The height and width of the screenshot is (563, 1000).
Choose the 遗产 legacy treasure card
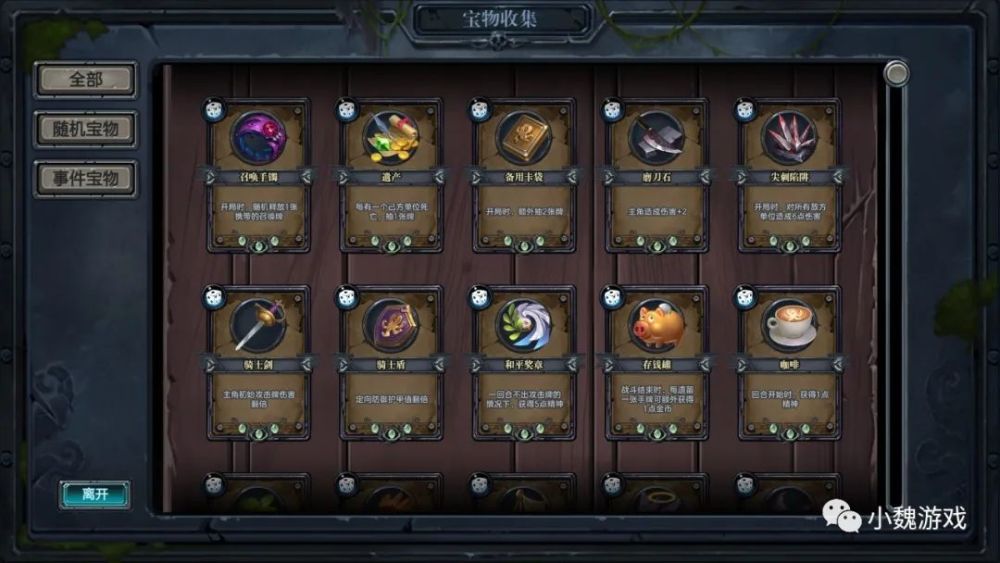pyautogui.click(x=390, y=175)
